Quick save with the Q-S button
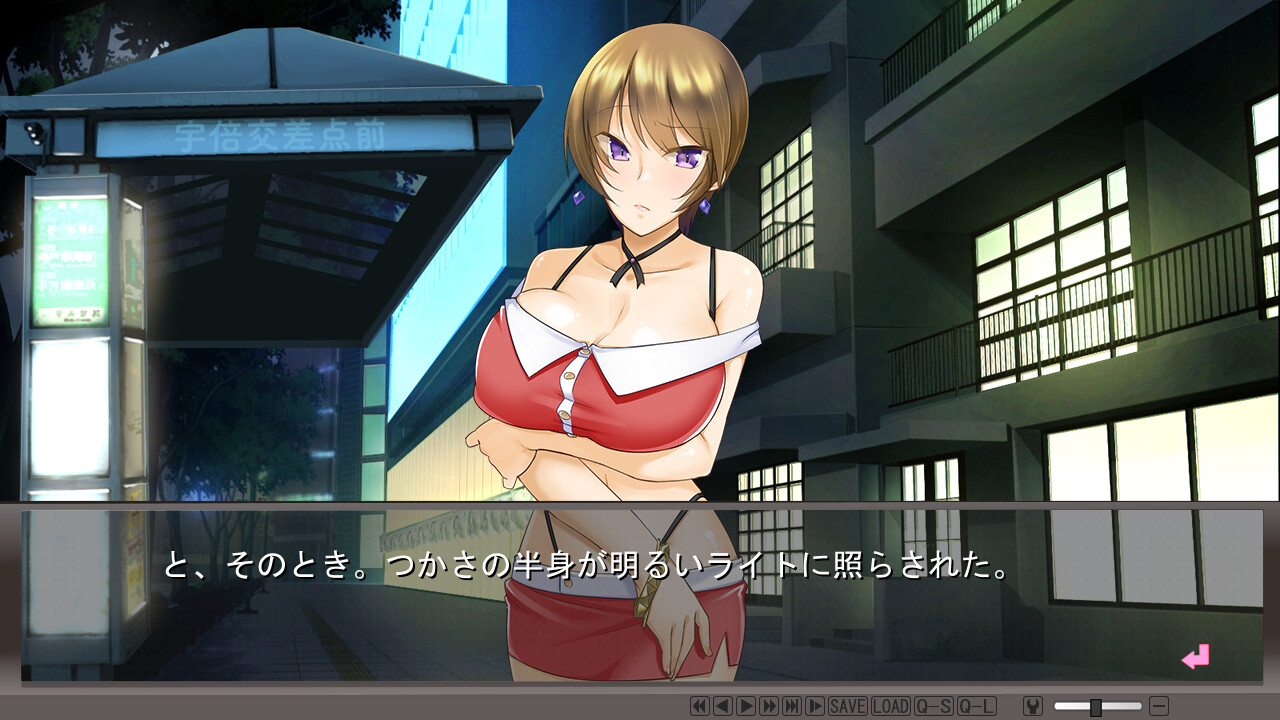The height and width of the screenshot is (720, 1280). pyautogui.click(x=934, y=706)
